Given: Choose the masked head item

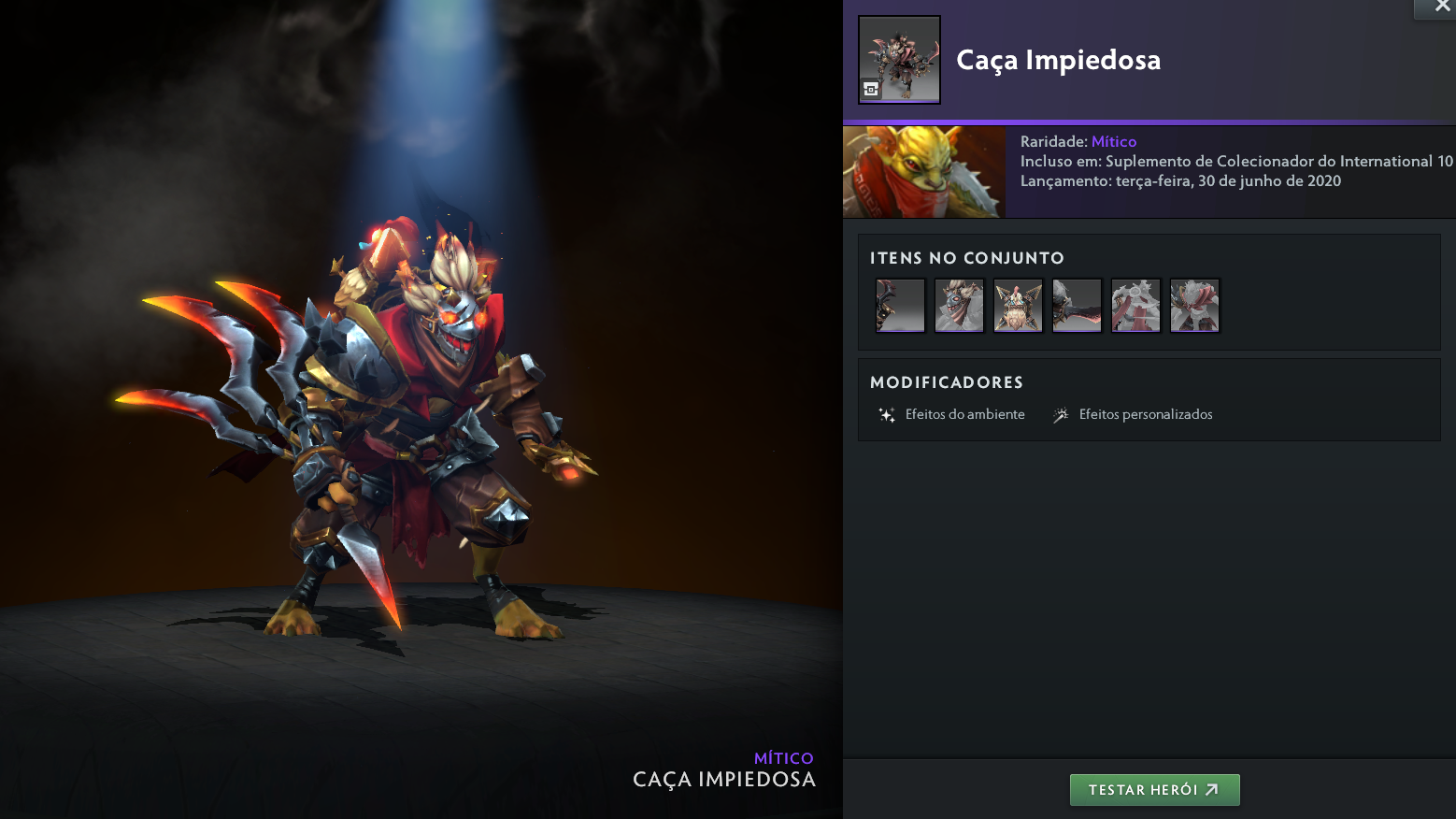Looking at the screenshot, I should click(959, 306).
